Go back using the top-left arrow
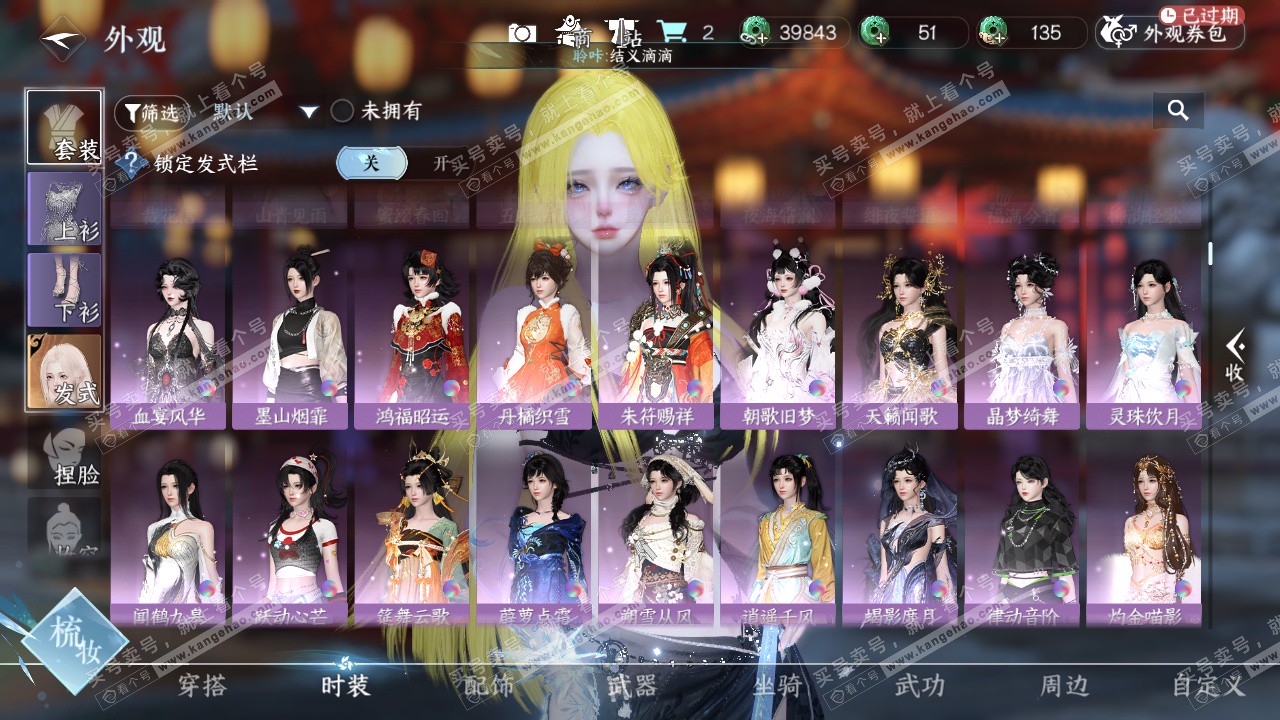 pyautogui.click(x=62, y=39)
